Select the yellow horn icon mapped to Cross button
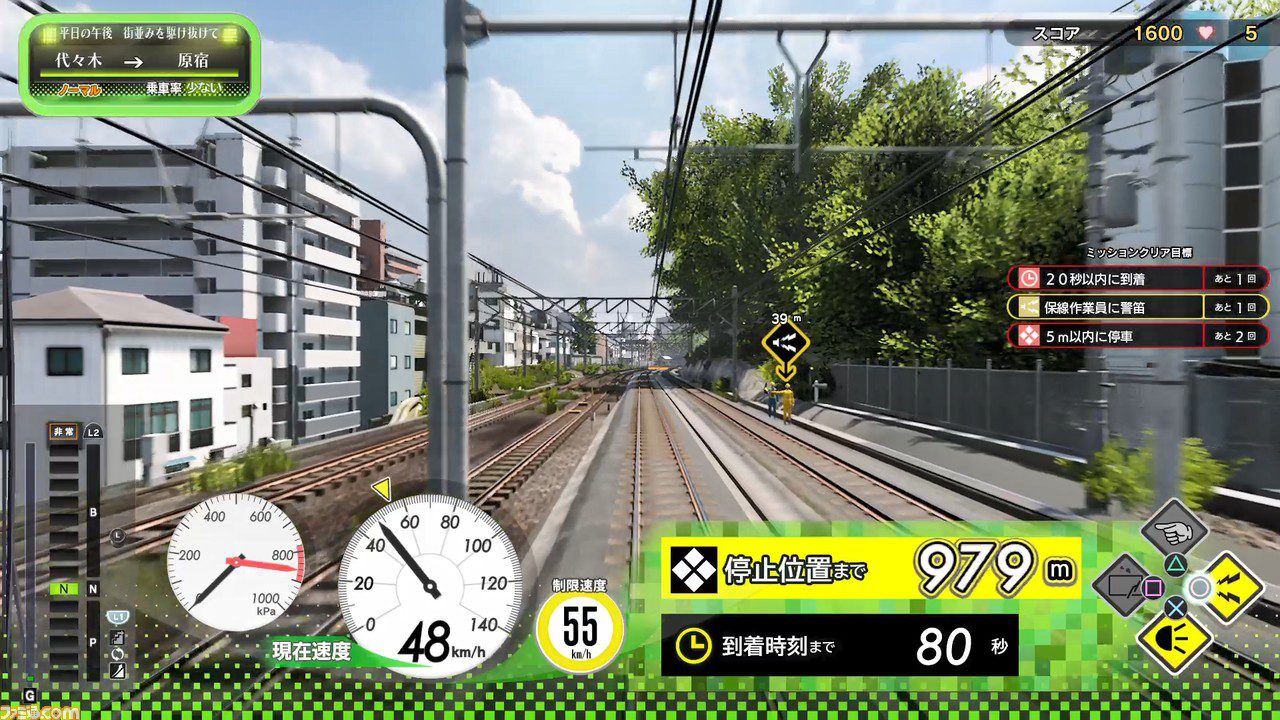 [x=1175, y=642]
